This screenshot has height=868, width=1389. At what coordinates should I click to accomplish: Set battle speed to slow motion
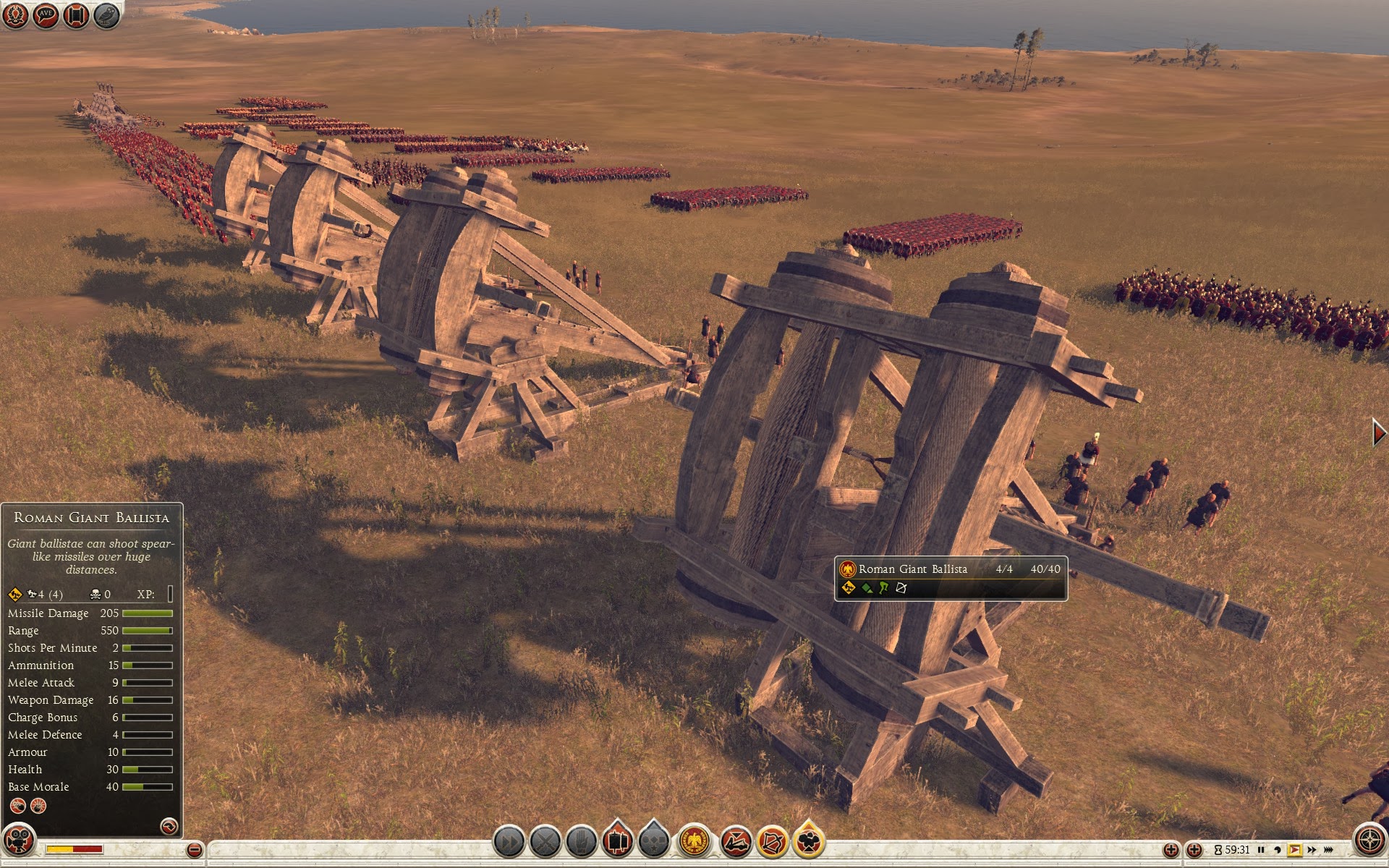click(1278, 850)
